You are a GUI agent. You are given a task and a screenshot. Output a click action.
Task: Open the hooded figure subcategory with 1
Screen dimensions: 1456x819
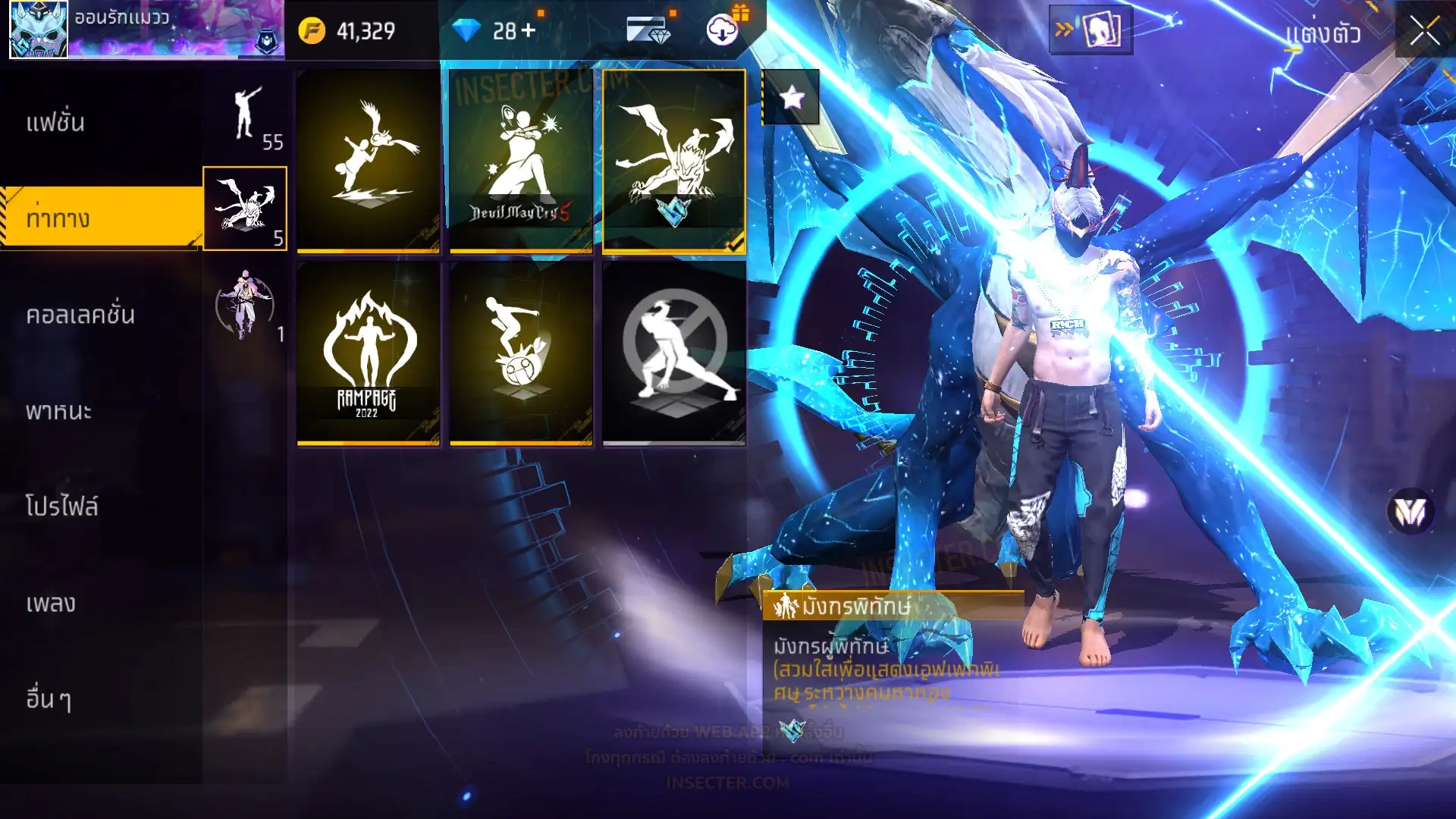tap(245, 305)
